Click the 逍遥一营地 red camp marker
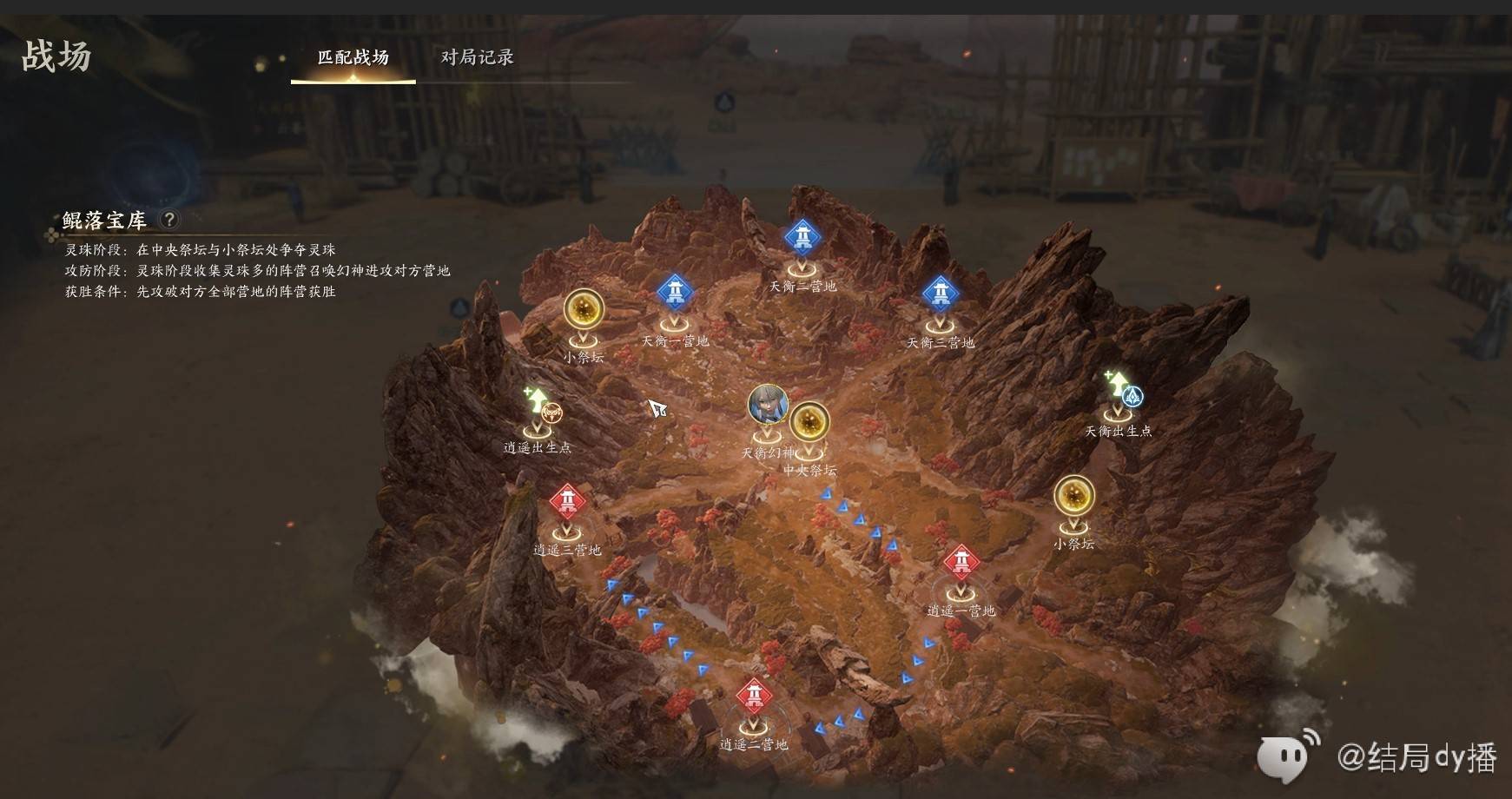This screenshot has width=1512, height=799. pyautogui.click(x=961, y=563)
